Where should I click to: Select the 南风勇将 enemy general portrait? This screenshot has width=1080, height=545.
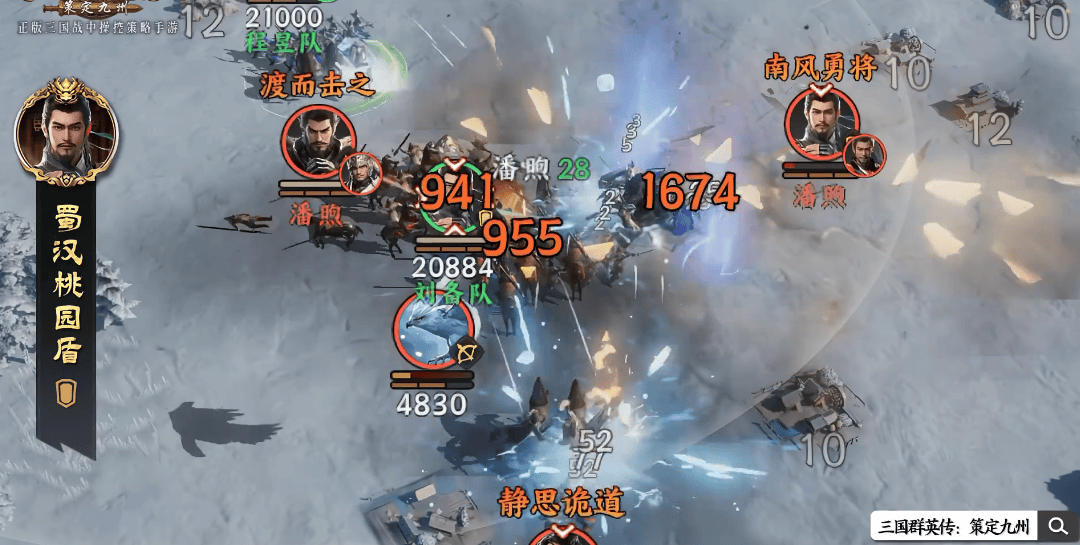[822, 123]
